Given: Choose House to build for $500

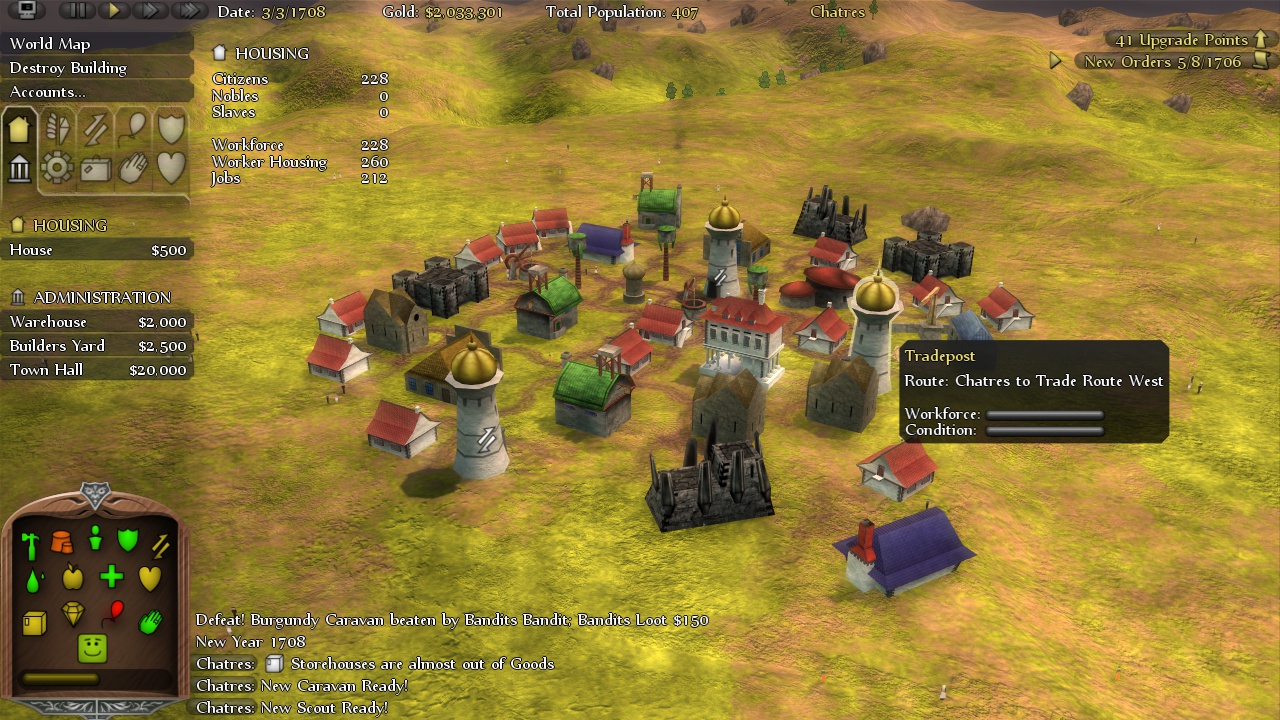Looking at the screenshot, I should point(97,250).
